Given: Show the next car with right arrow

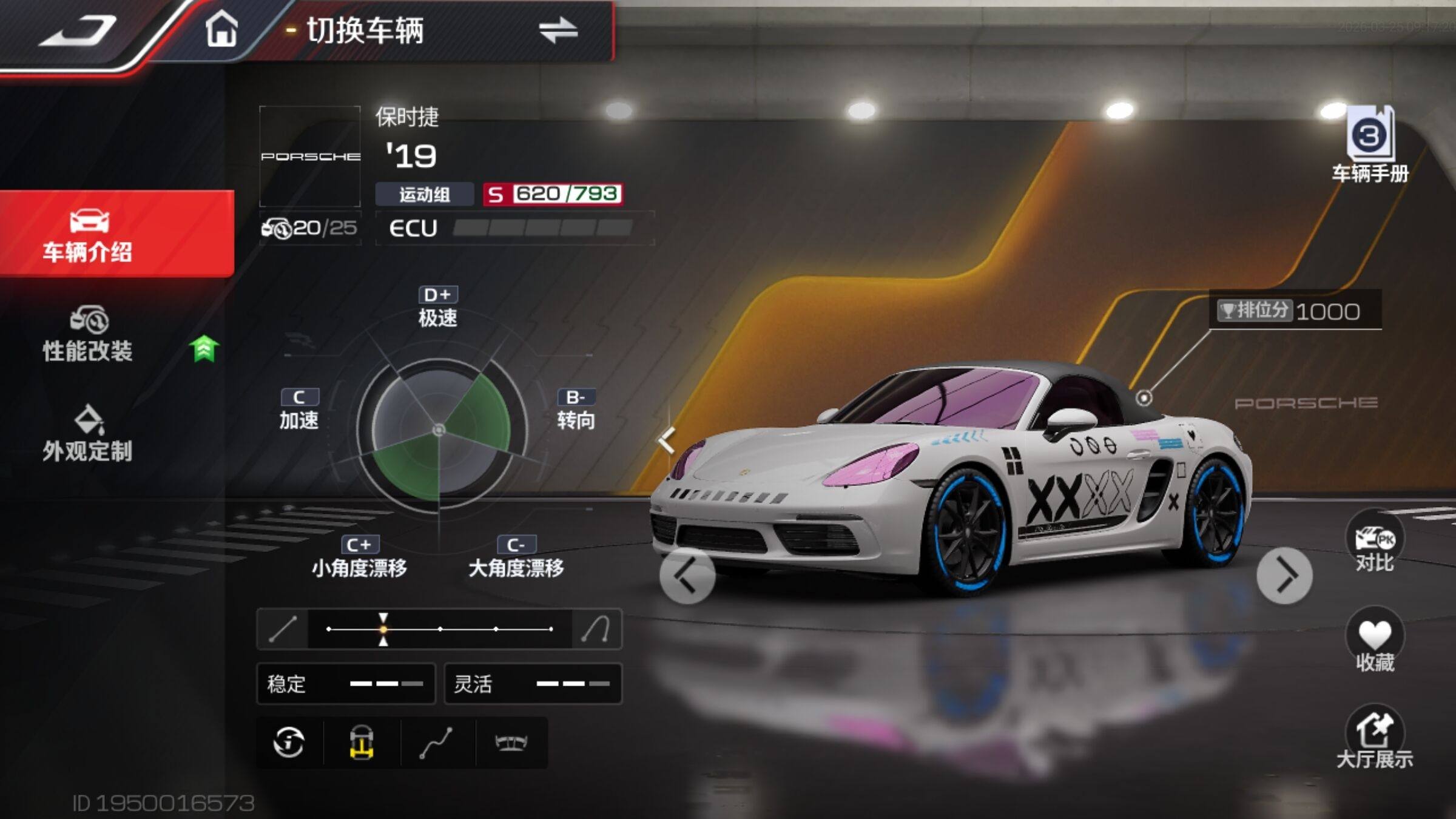Looking at the screenshot, I should point(1284,576).
